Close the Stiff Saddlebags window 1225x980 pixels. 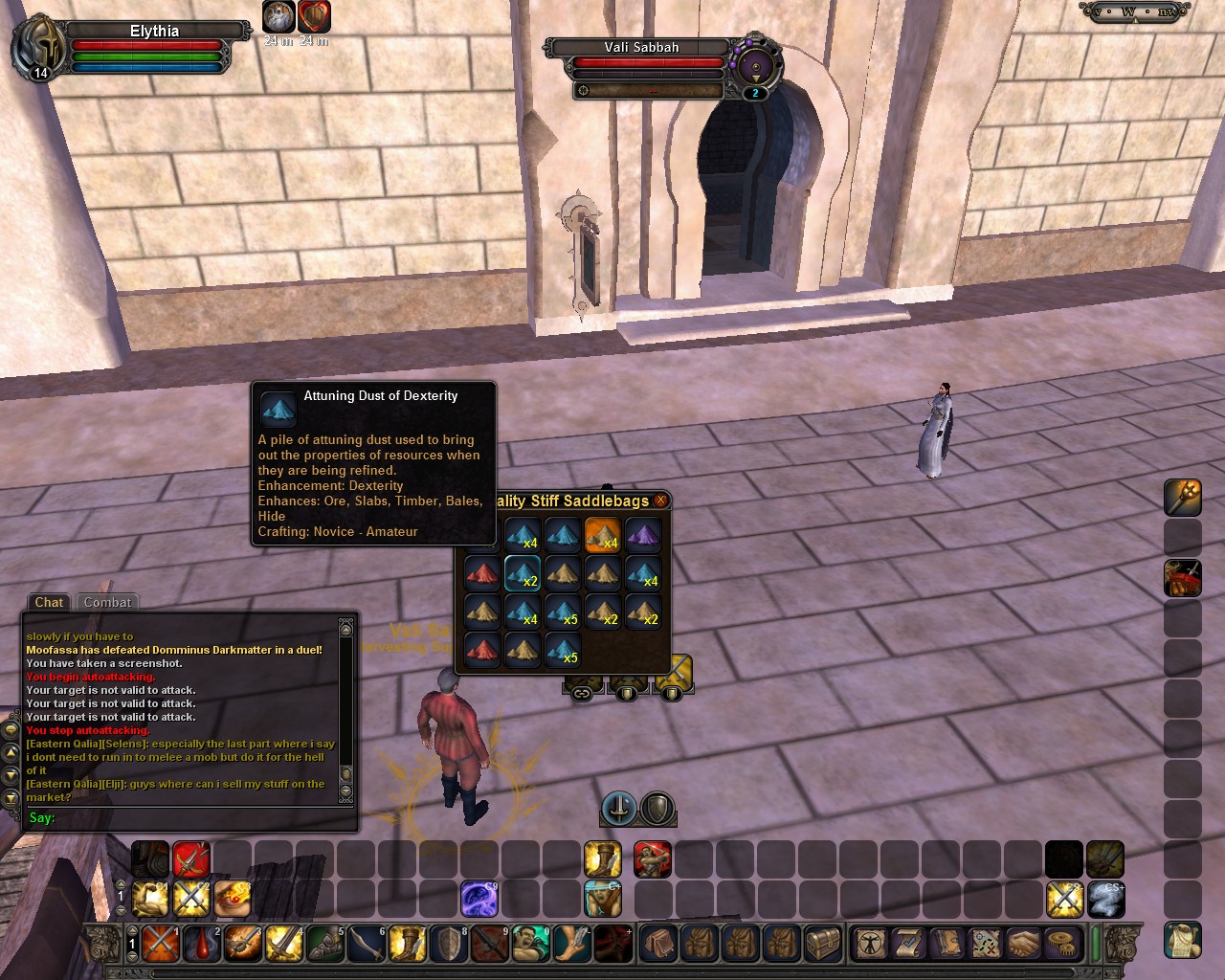(x=660, y=501)
